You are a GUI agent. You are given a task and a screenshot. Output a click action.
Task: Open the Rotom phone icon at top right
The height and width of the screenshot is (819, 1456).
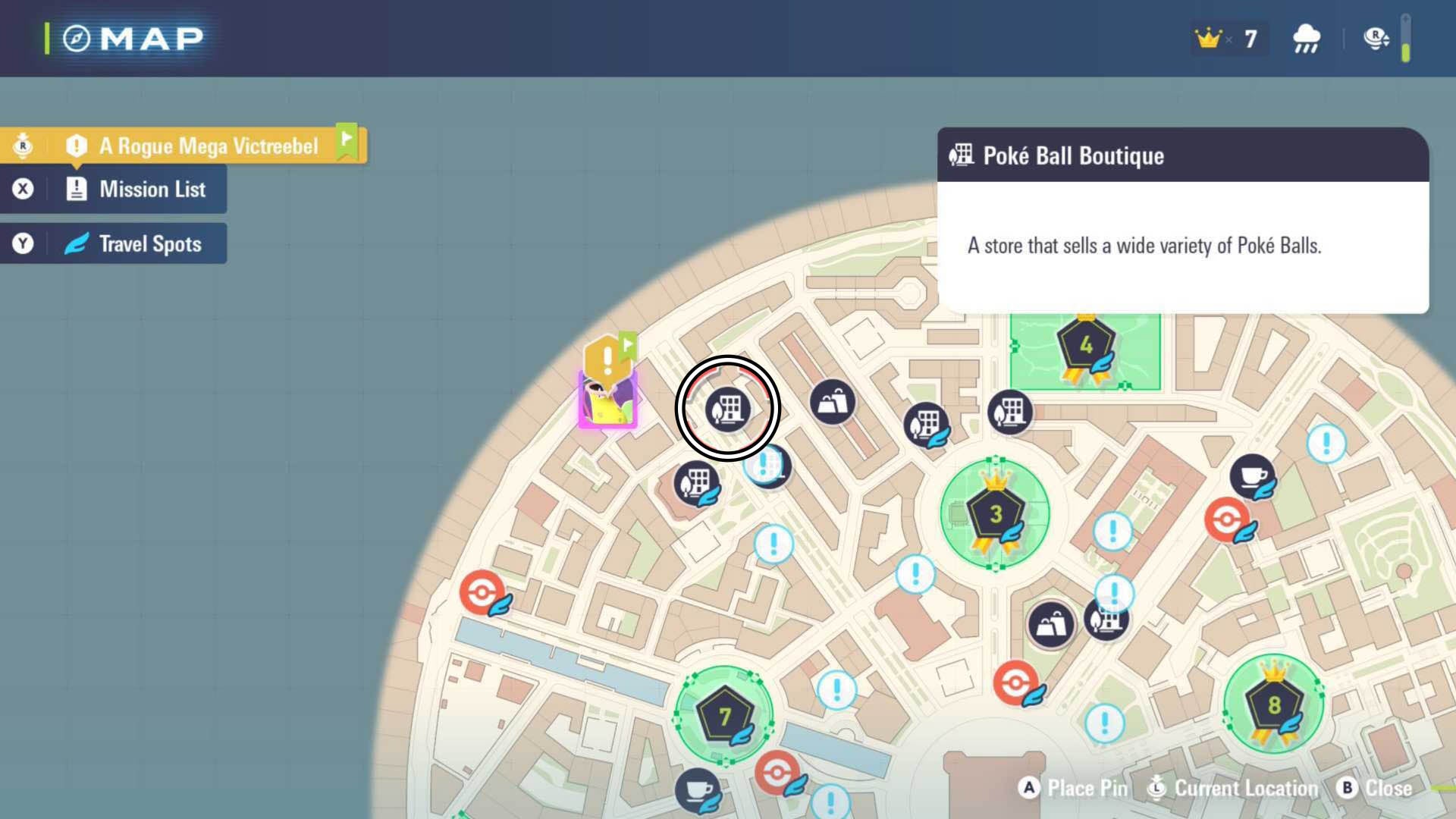1375,38
